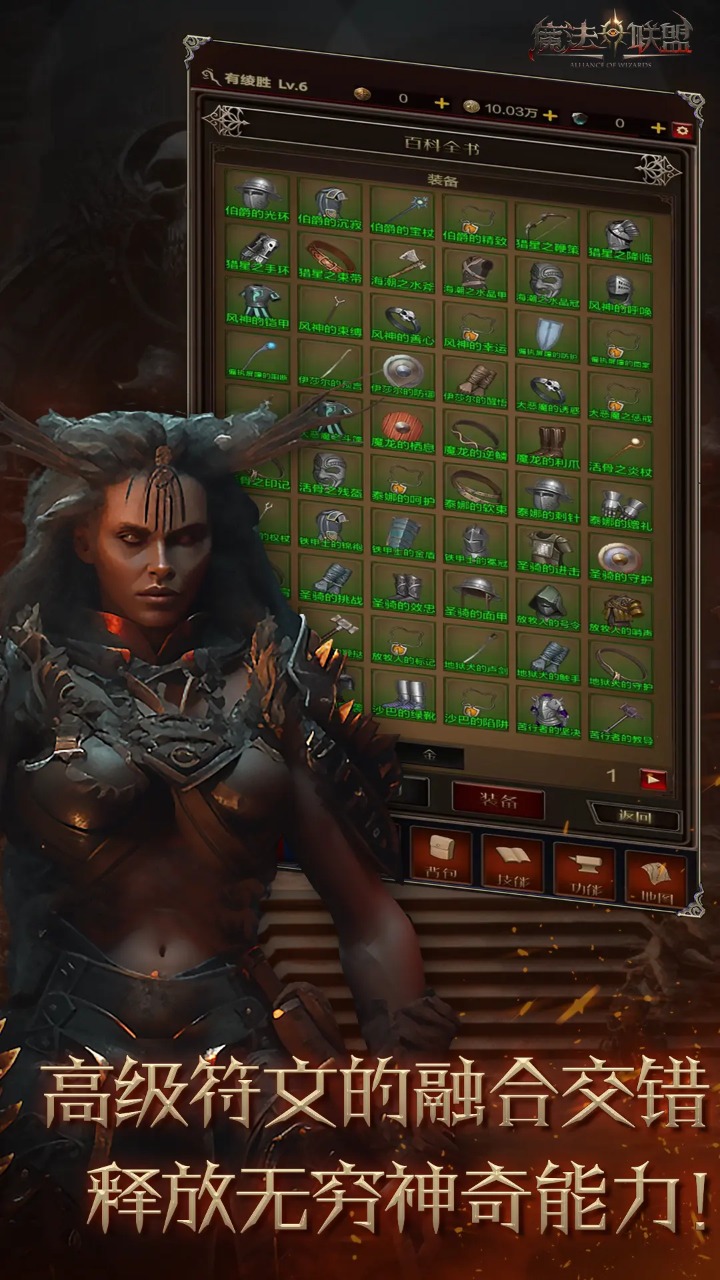Open the 背包 backpack menu

point(441,856)
